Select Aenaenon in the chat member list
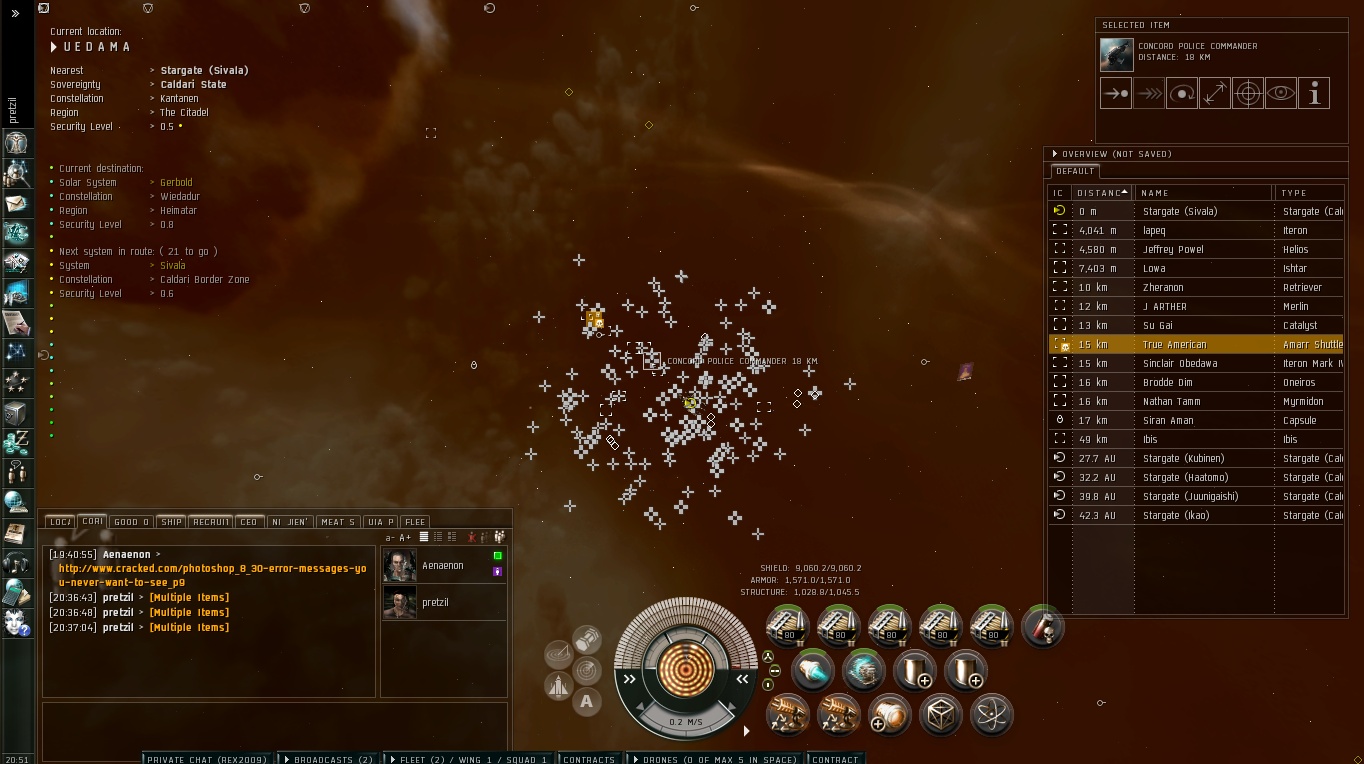The image size is (1364, 764). 442,566
